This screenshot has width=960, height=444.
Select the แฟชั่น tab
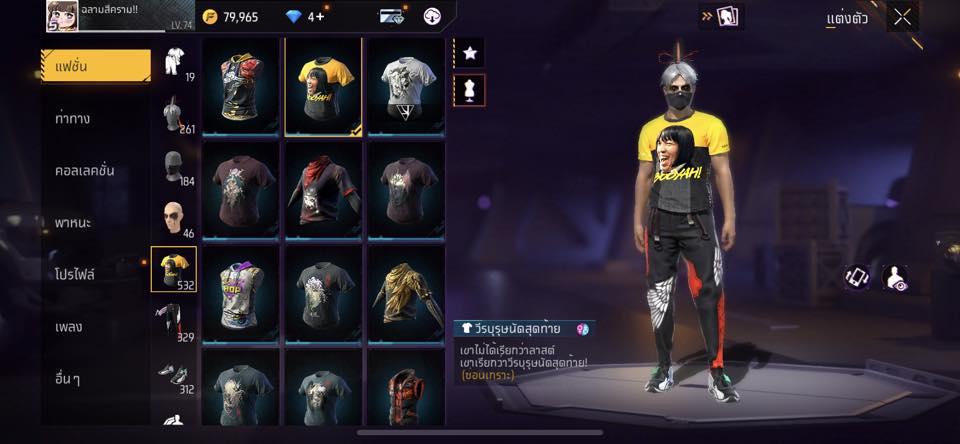(x=95, y=66)
